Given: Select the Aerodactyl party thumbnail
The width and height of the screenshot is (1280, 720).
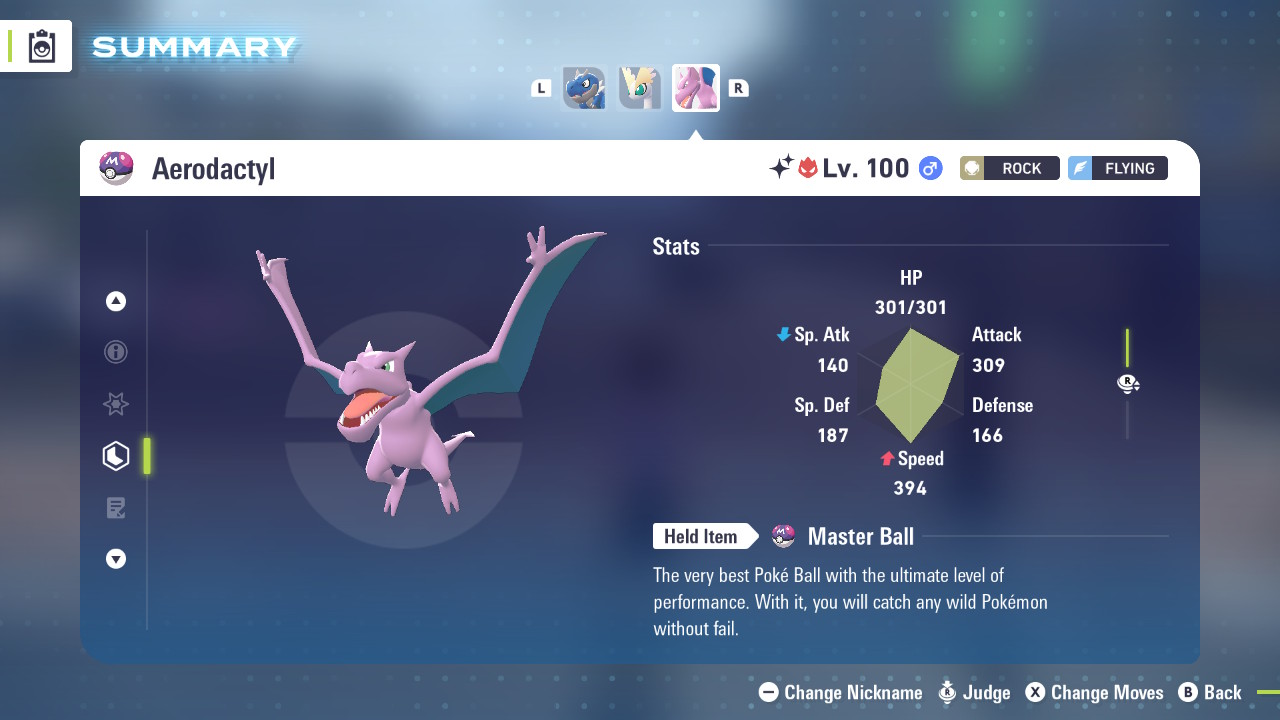Looking at the screenshot, I should 696,88.
